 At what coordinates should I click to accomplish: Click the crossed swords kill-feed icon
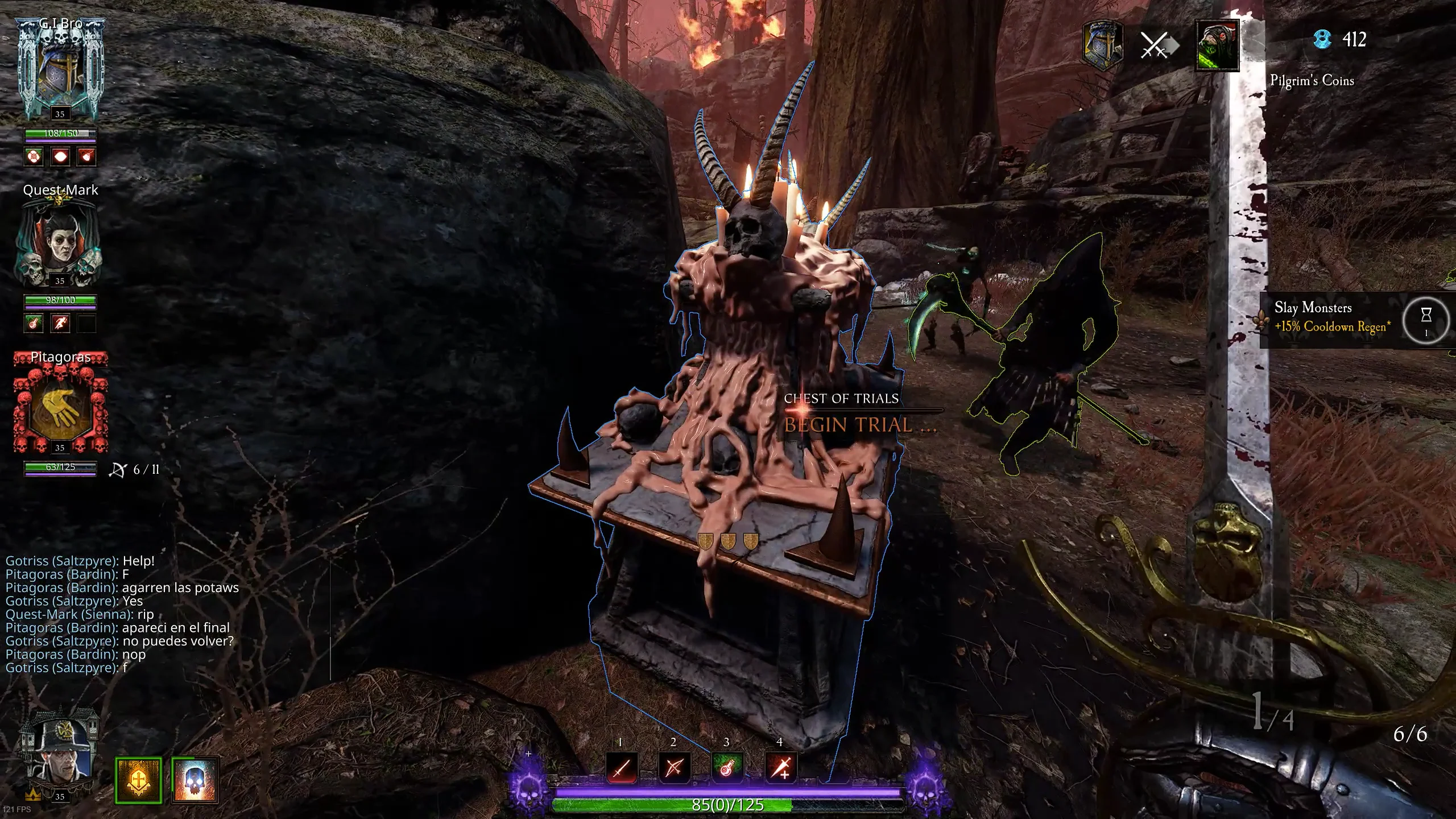[1156, 45]
